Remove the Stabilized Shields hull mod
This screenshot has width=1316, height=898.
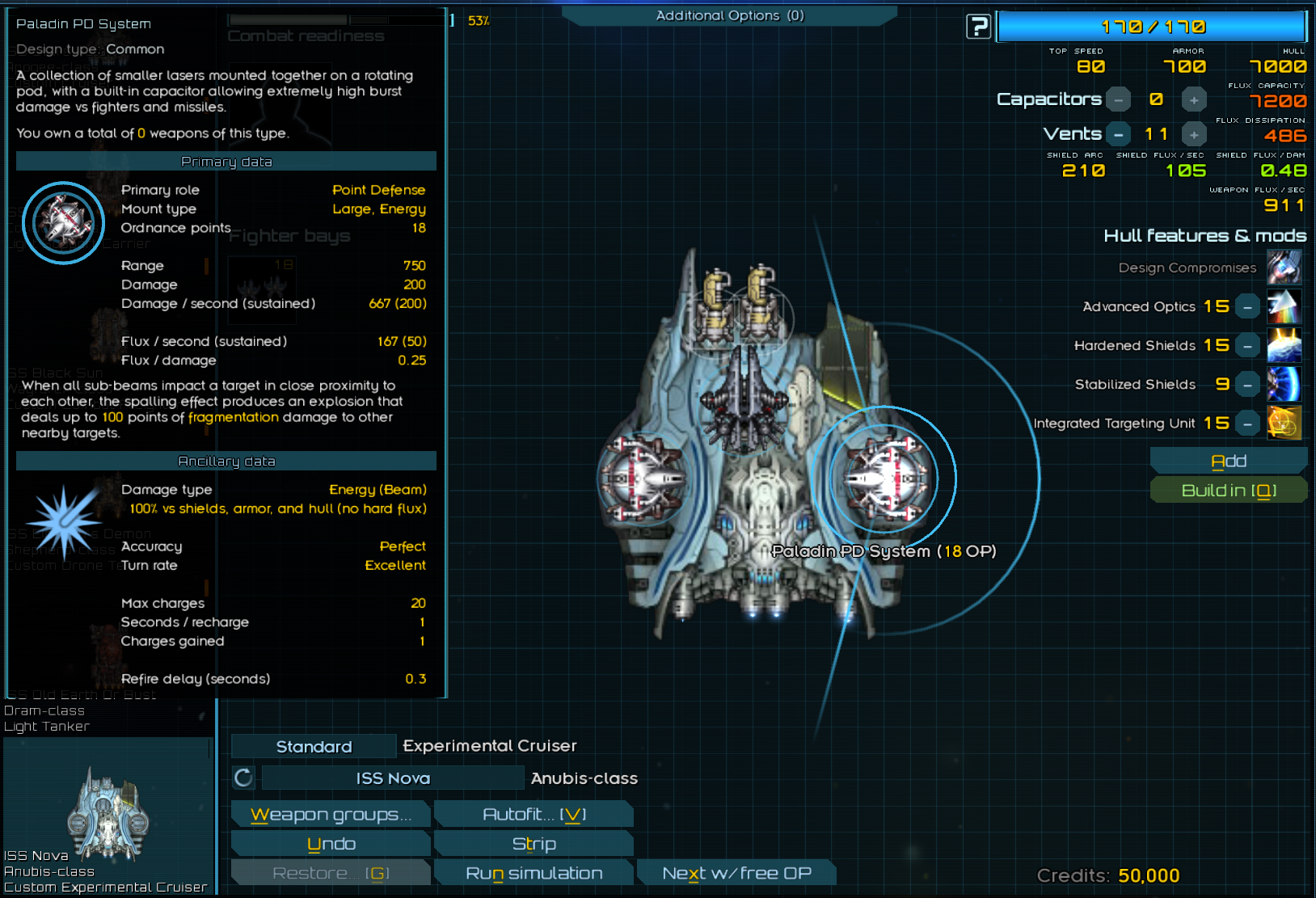[x=1248, y=385]
